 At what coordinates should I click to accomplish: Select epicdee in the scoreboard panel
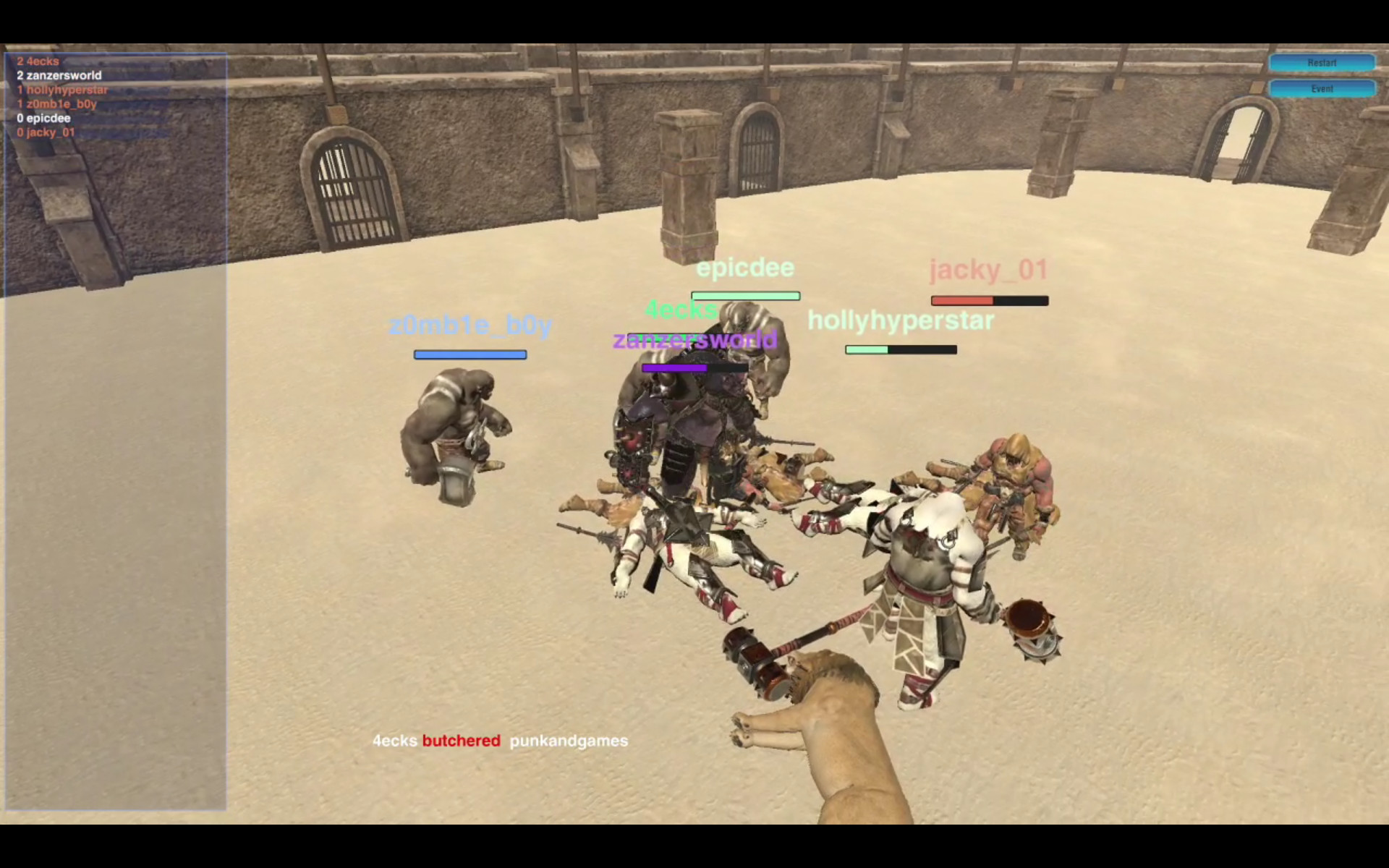pyautogui.click(x=43, y=118)
